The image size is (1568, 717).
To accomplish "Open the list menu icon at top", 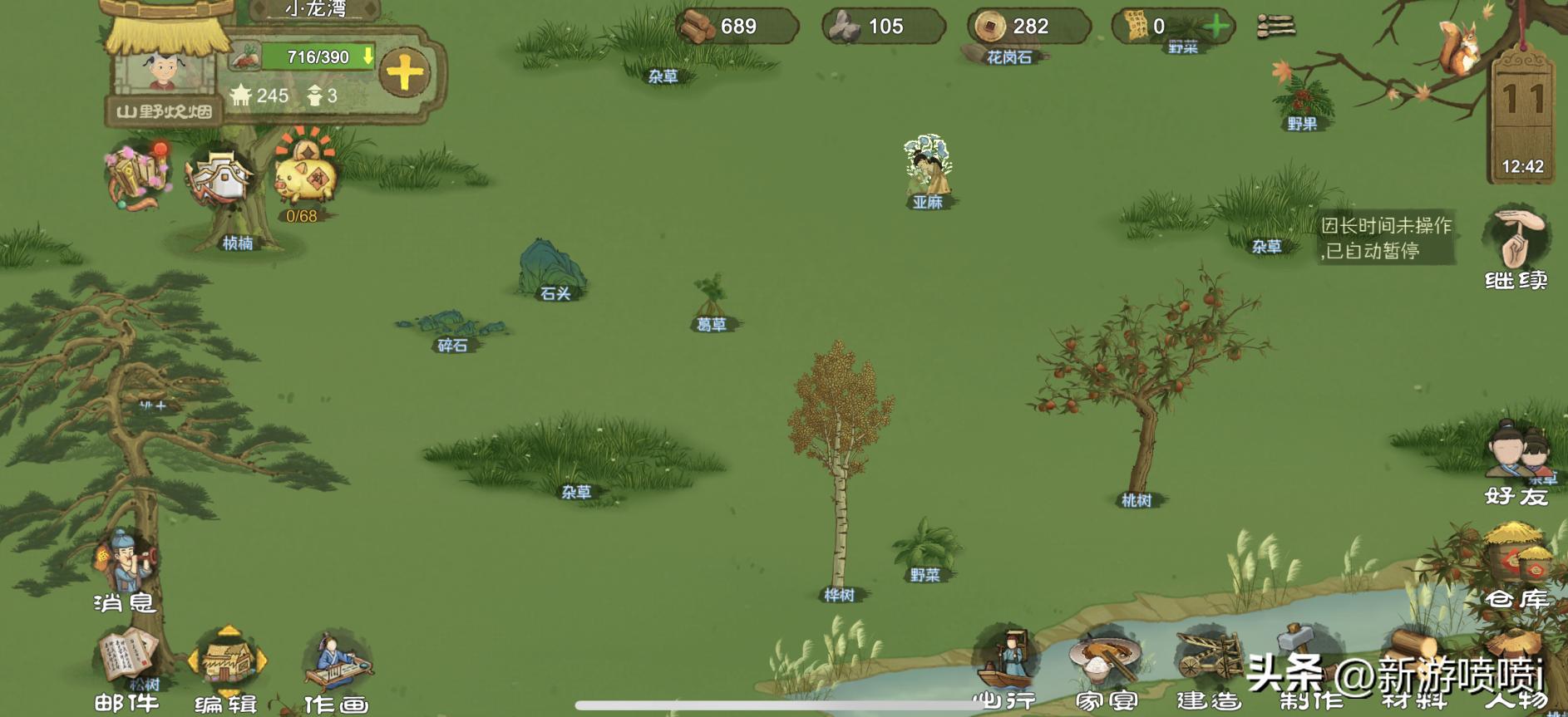I will [x=1275, y=27].
